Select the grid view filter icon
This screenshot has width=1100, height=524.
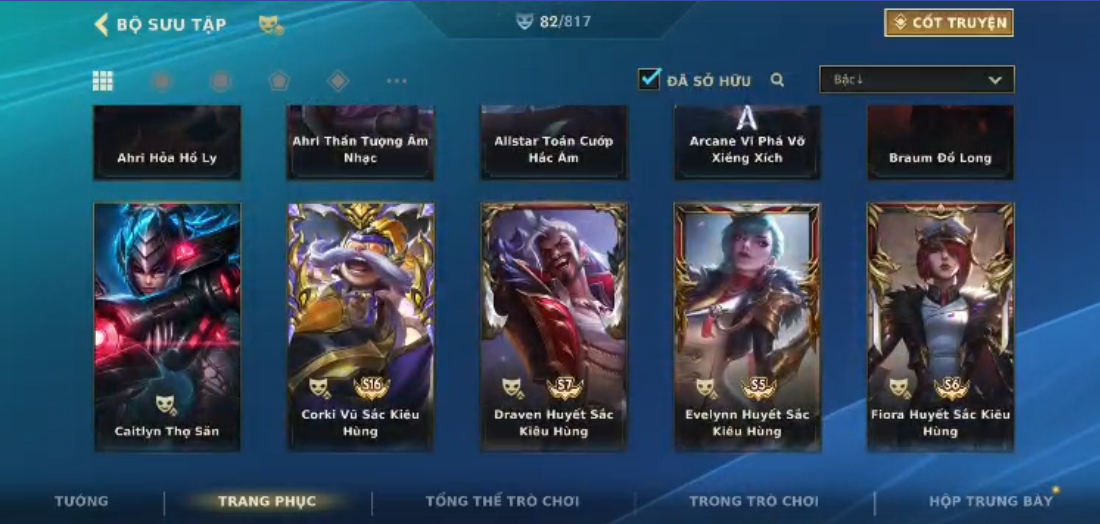pyautogui.click(x=102, y=81)
